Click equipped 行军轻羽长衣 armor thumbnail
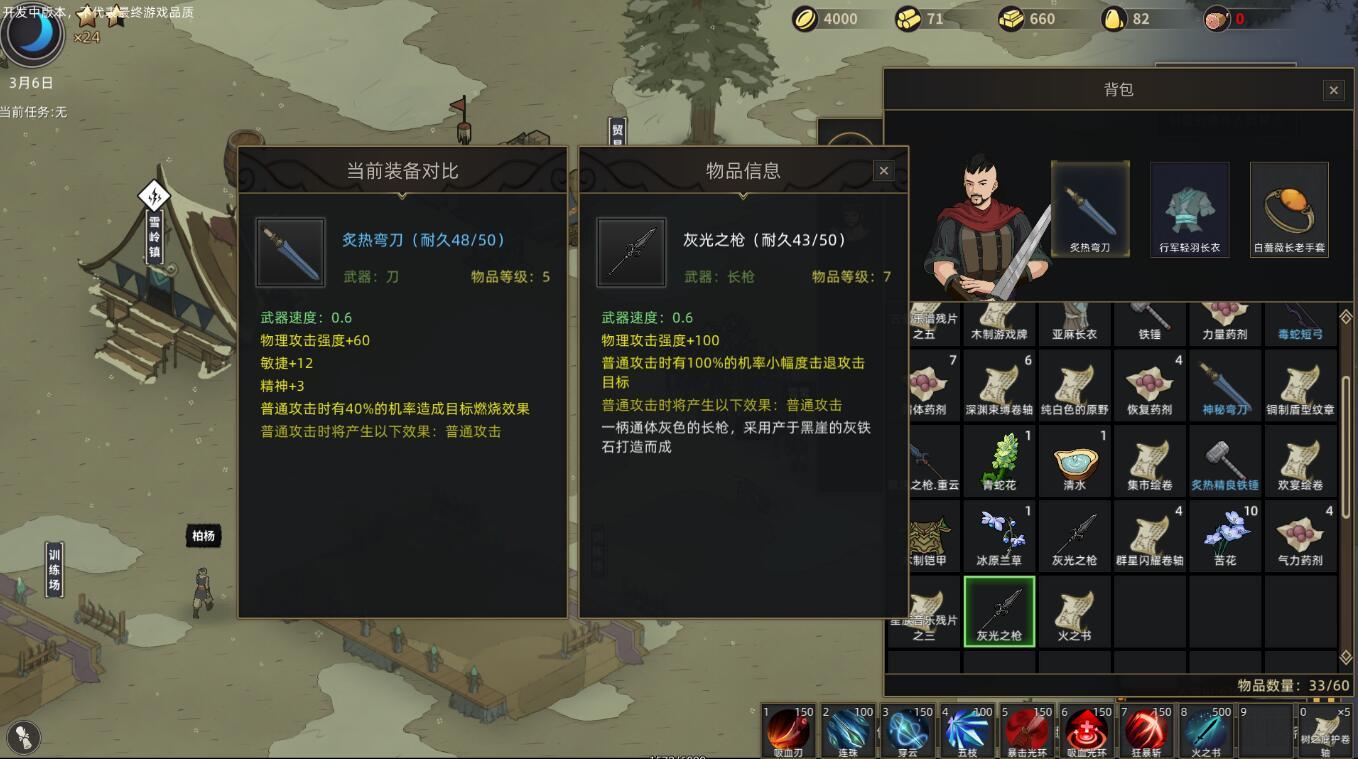Screen dimensions: 1358x759 pos(1189,207)
